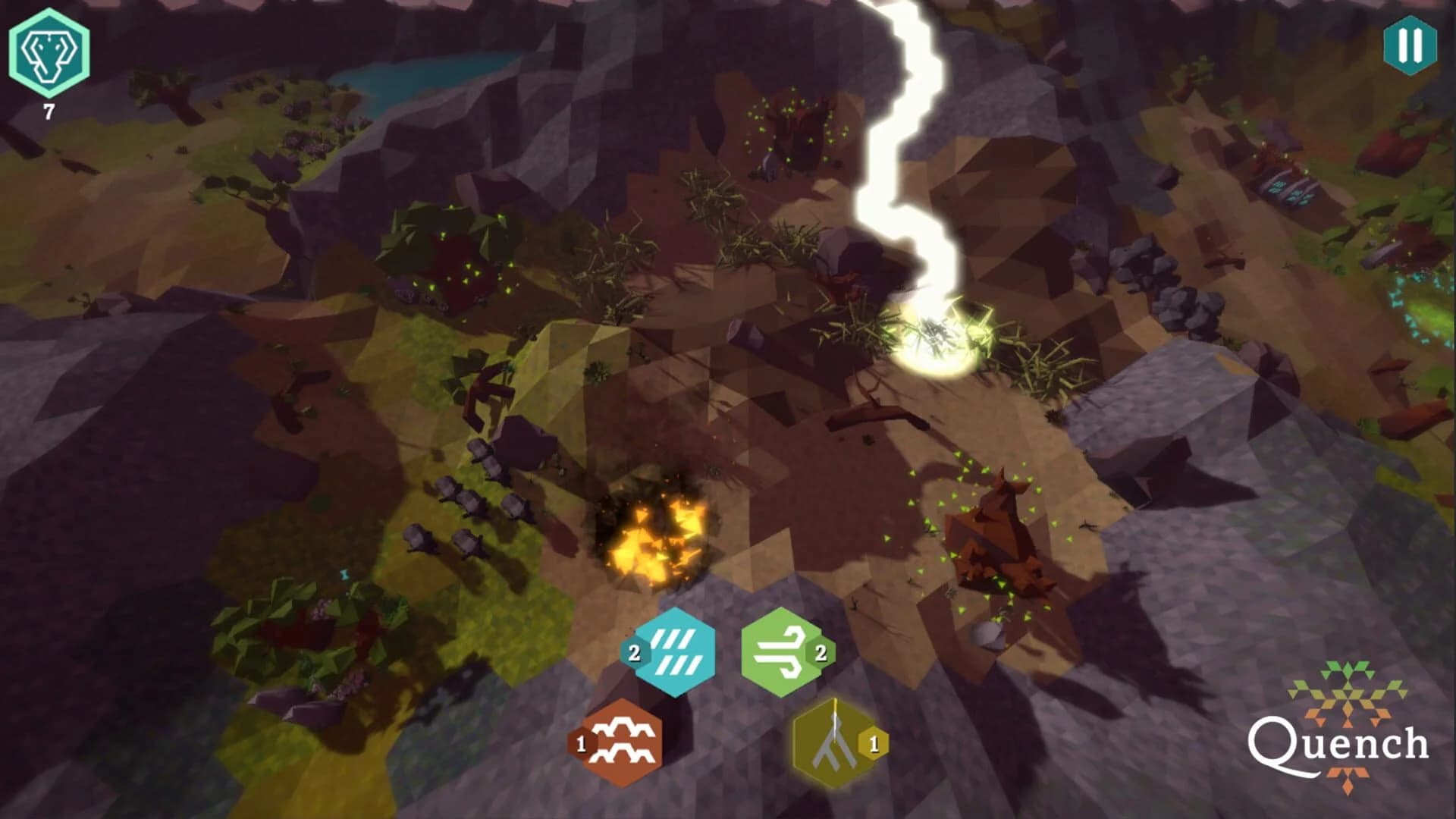Click the herd count number 7
1456x819 pixels.
tap(47, 111)
